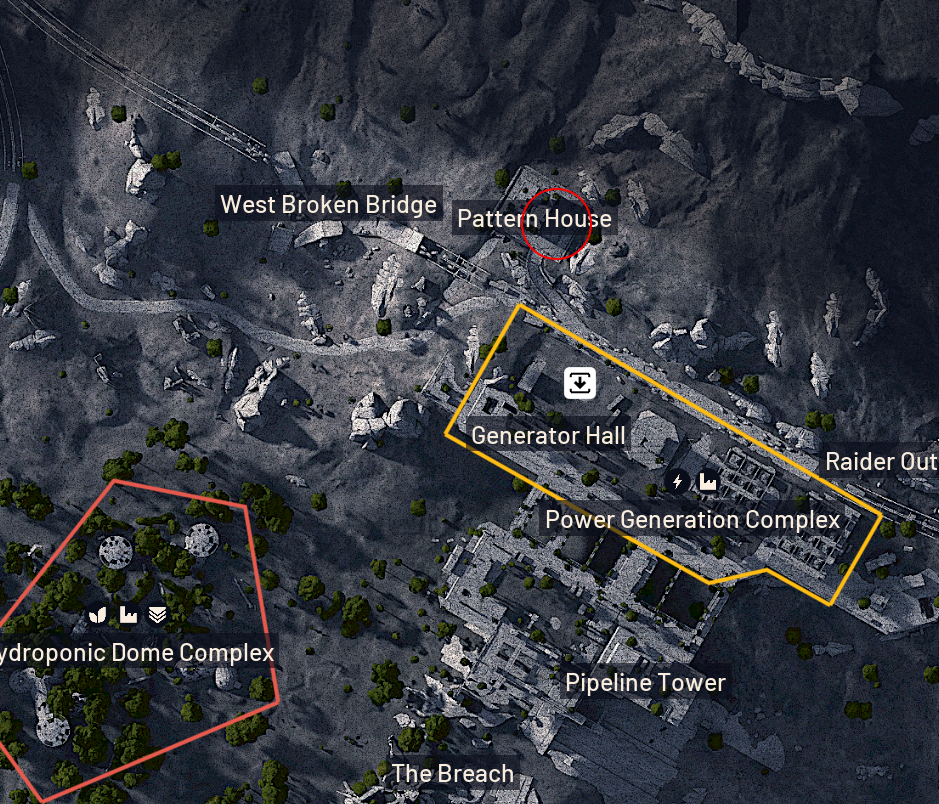Open the Generator Hall location label
The width and height of the screenshot is (939, 804).
click(x=548, y=435)
